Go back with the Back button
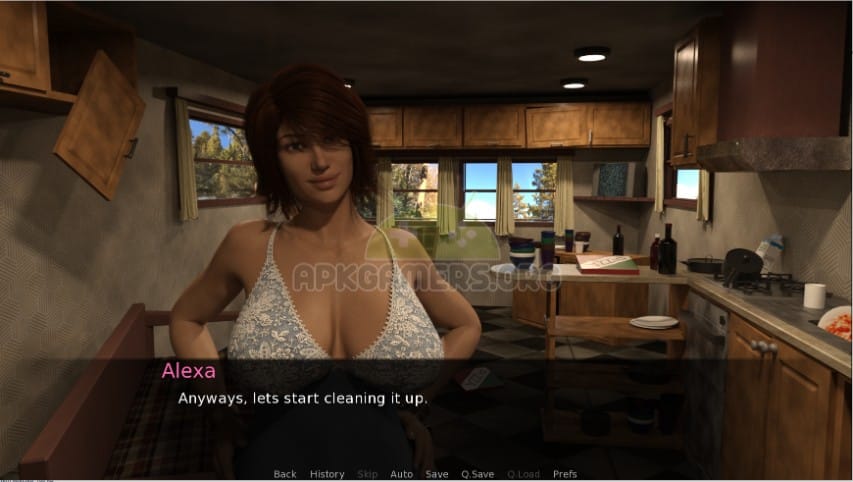Image resolution: width=853 pixels, height=482 pixels. pyautogui.click(x=285, y=474)
